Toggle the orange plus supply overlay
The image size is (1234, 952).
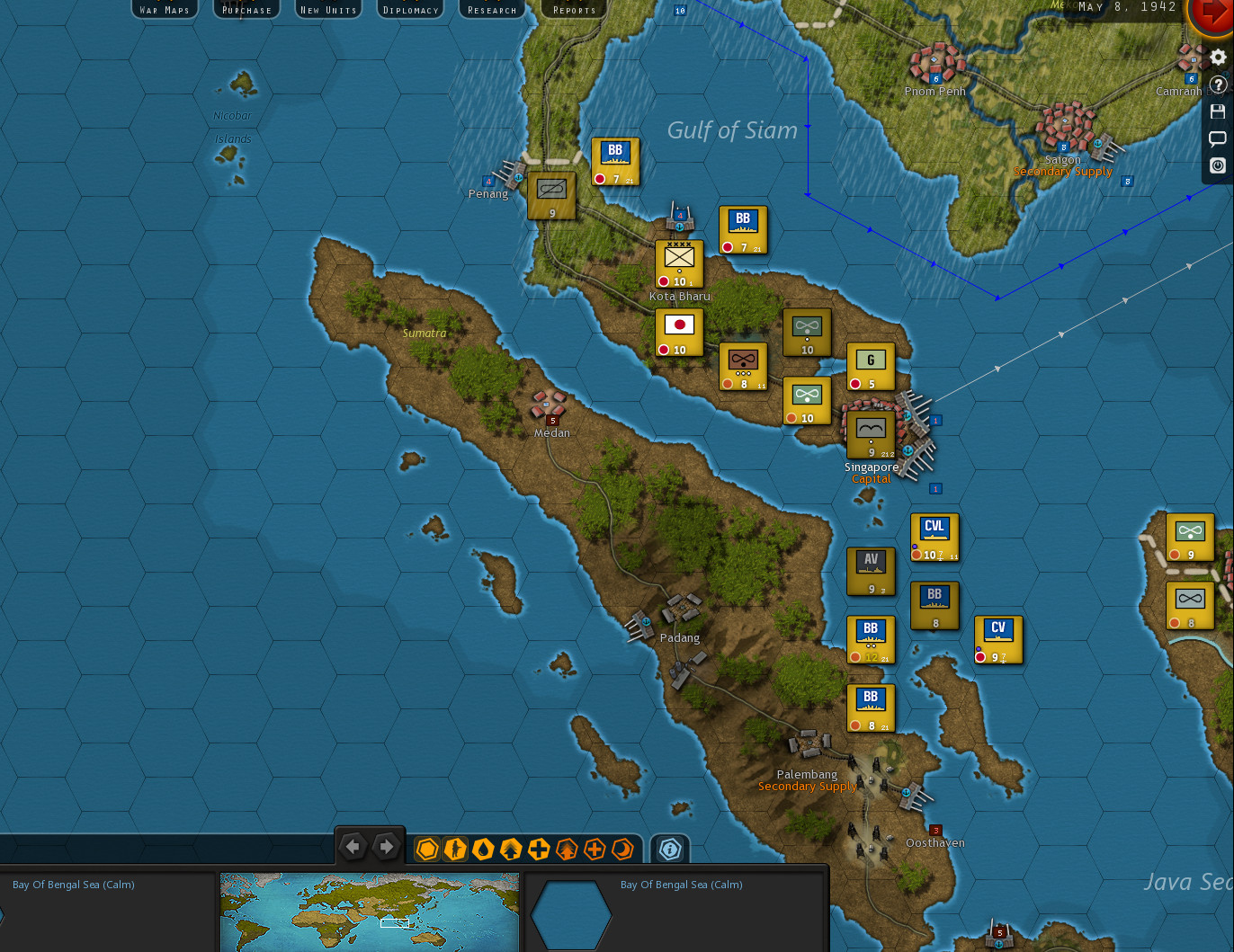click(x=595, y=849)
